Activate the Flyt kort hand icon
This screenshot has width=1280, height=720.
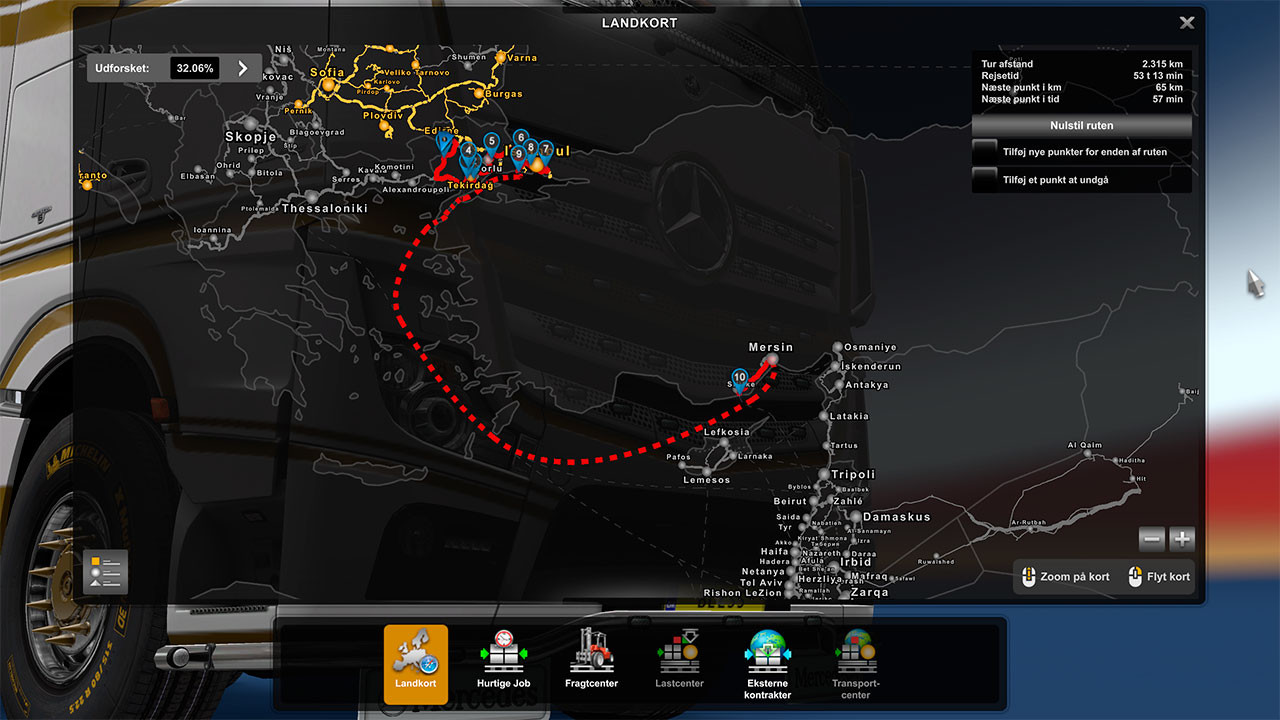tap(1135, 577)
